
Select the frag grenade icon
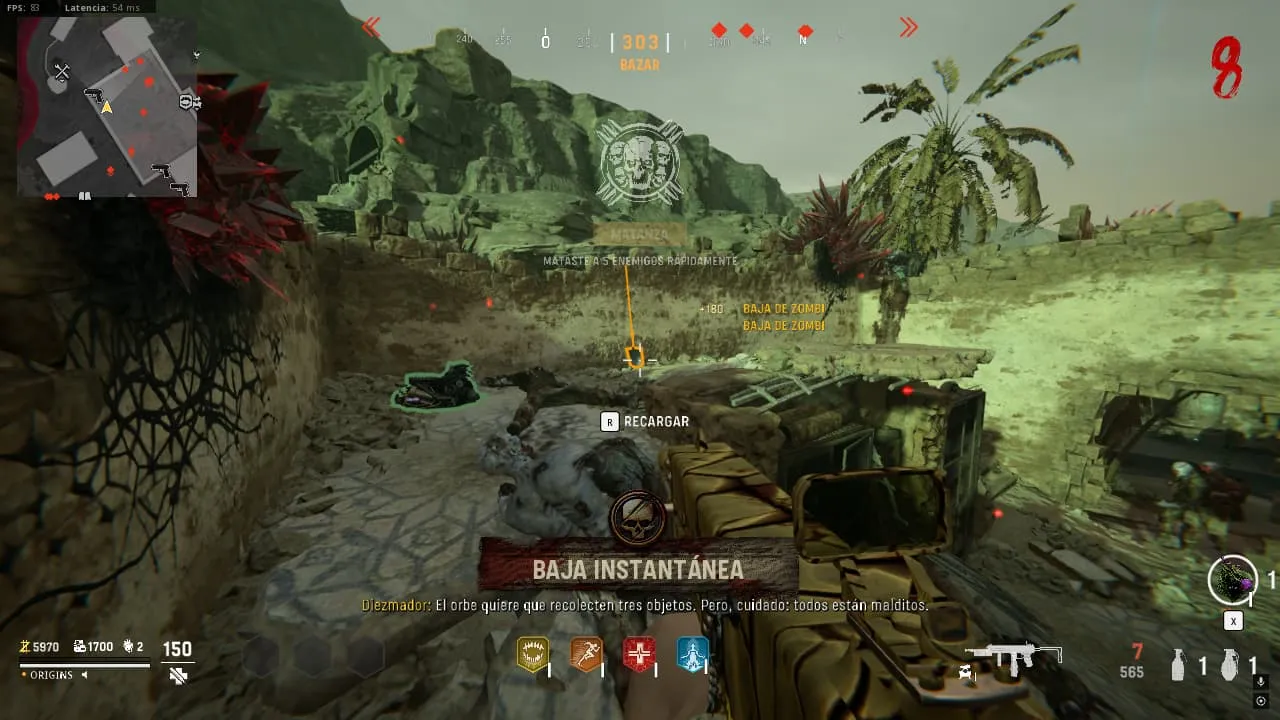(x=1229, y=665)
